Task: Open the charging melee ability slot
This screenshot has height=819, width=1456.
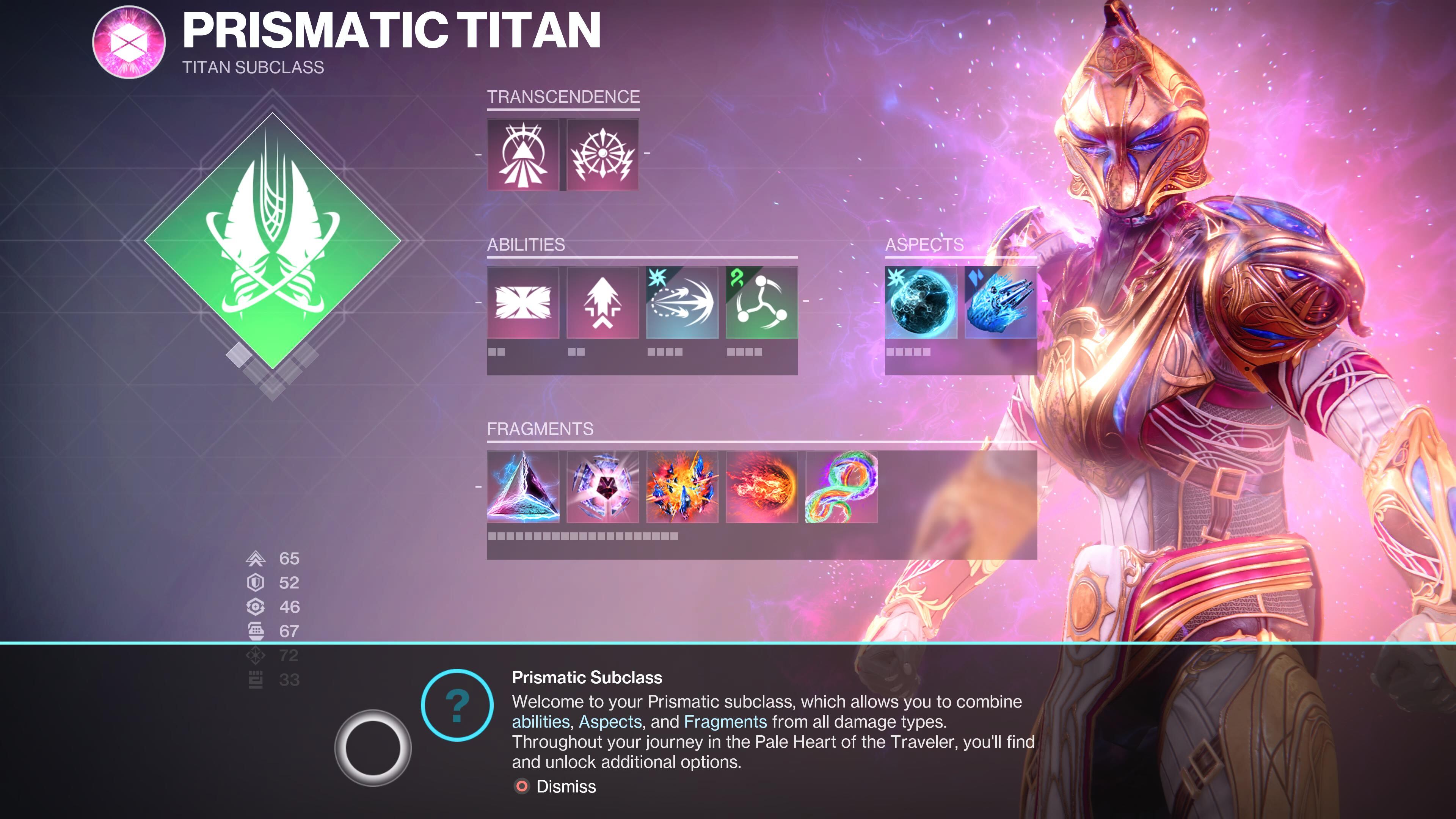Action: point(682,303)
